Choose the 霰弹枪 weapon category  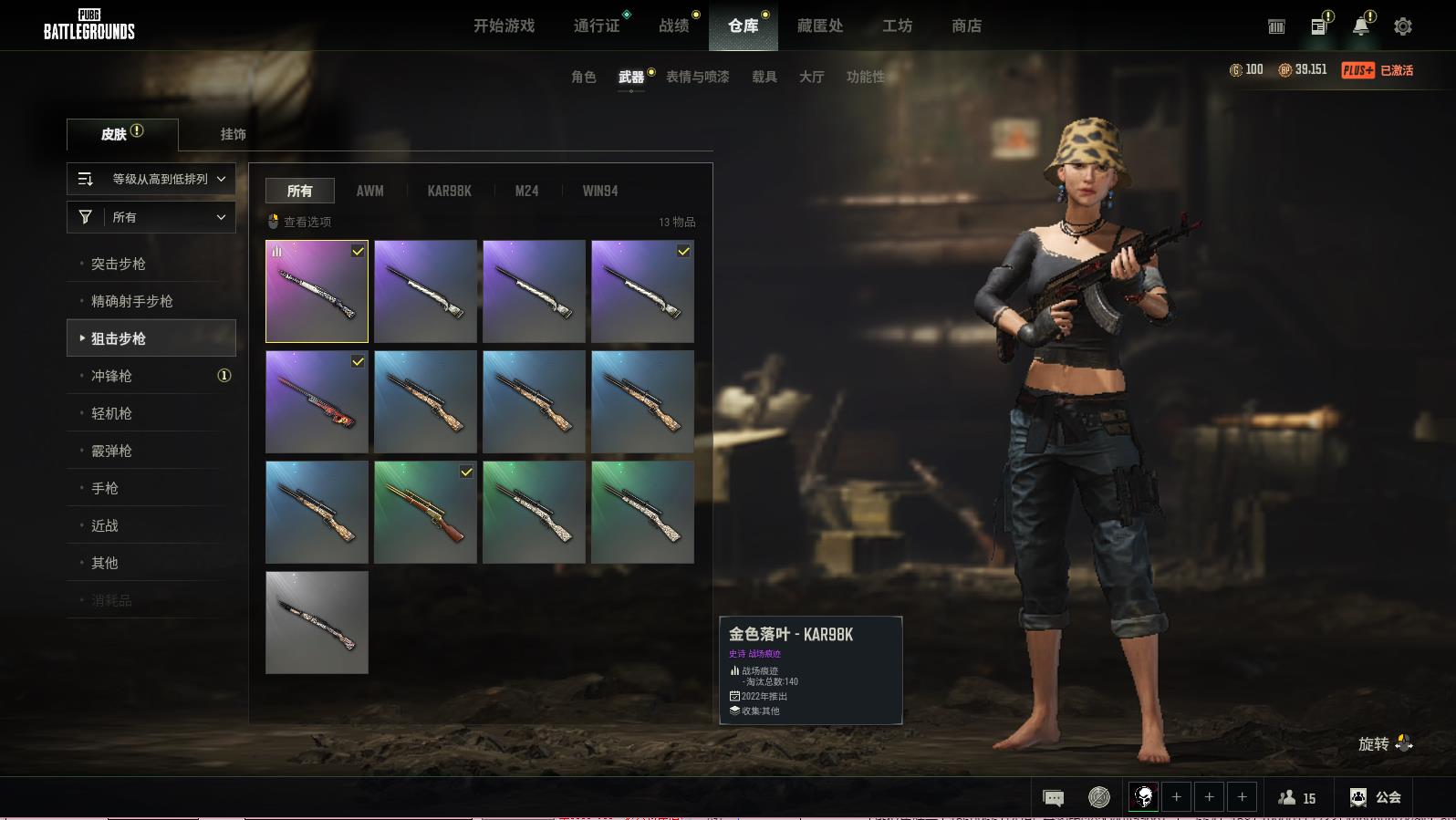pos(111,451)
